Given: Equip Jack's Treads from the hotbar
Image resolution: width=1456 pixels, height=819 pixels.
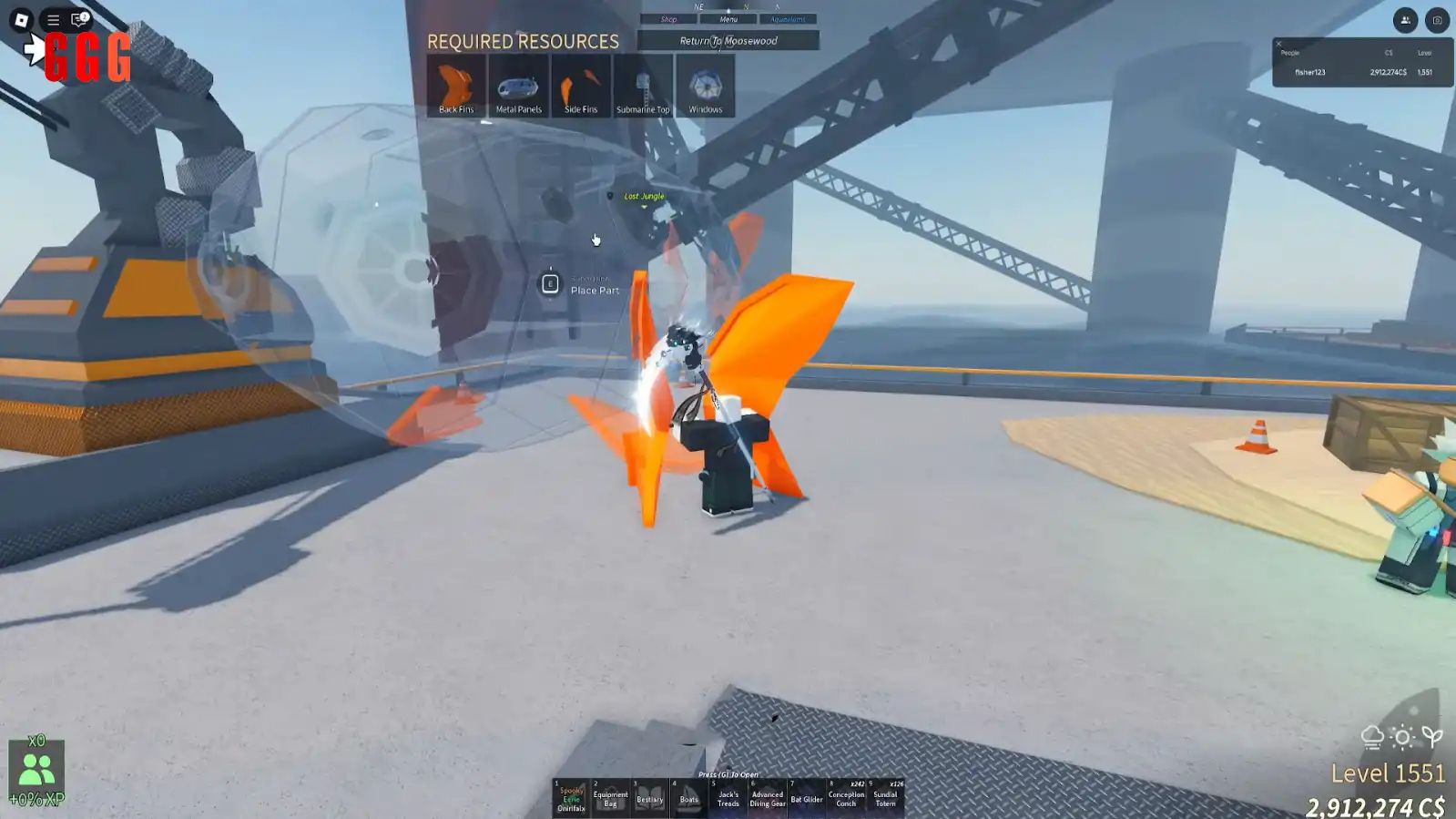Looking at the screenshot, I should click(728, 797).
